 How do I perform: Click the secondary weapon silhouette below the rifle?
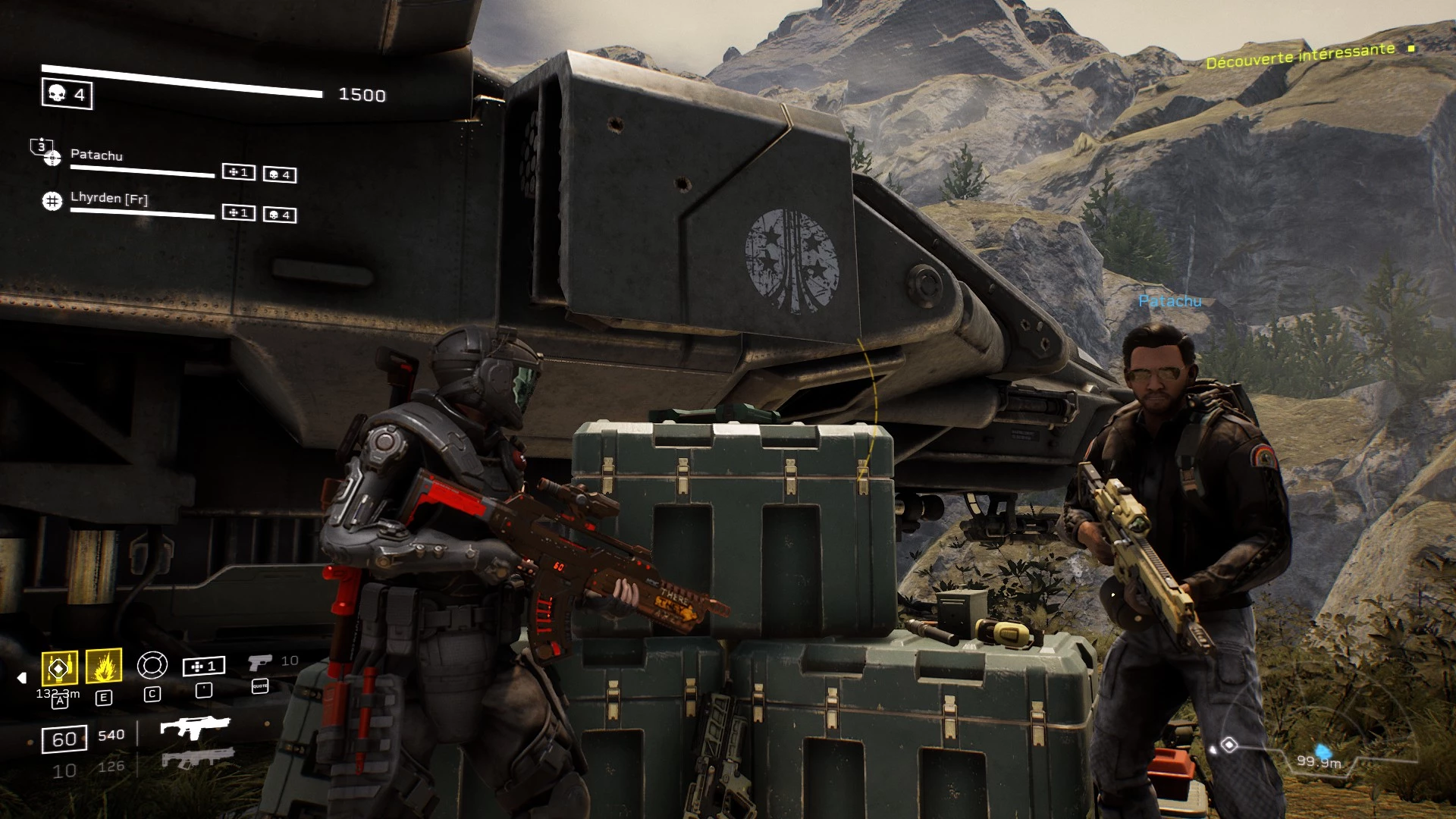(x=197, y=759)
